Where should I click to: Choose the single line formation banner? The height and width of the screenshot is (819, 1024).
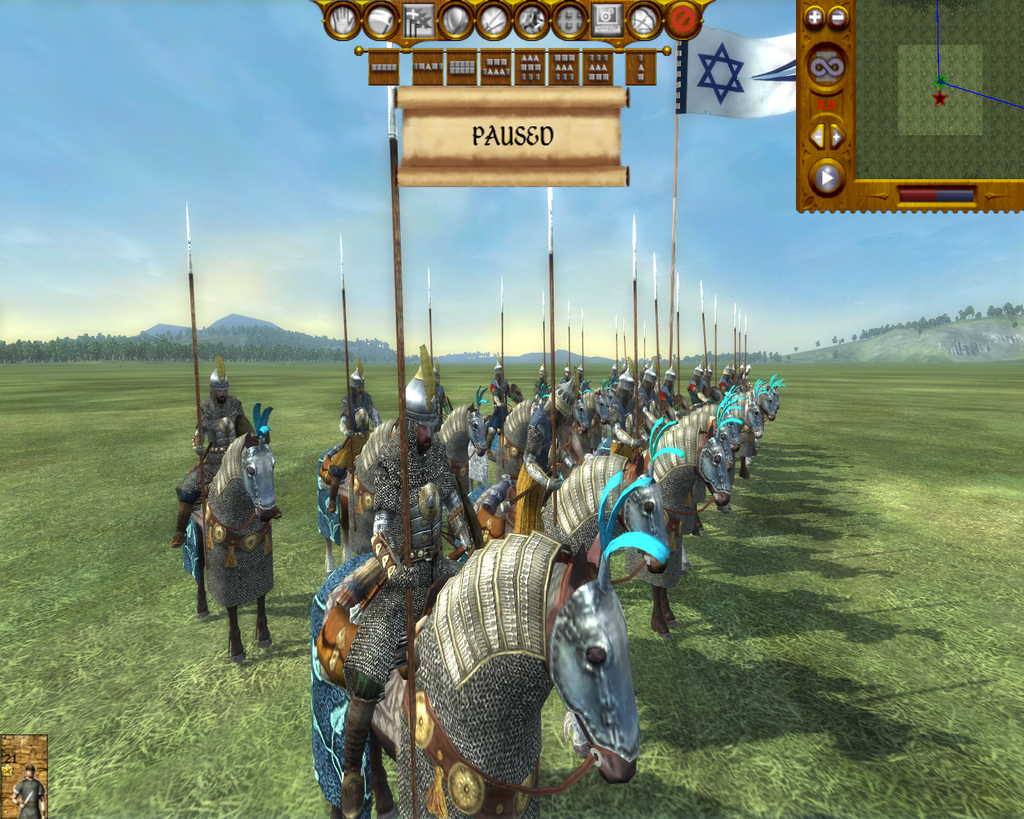[384, 67]
